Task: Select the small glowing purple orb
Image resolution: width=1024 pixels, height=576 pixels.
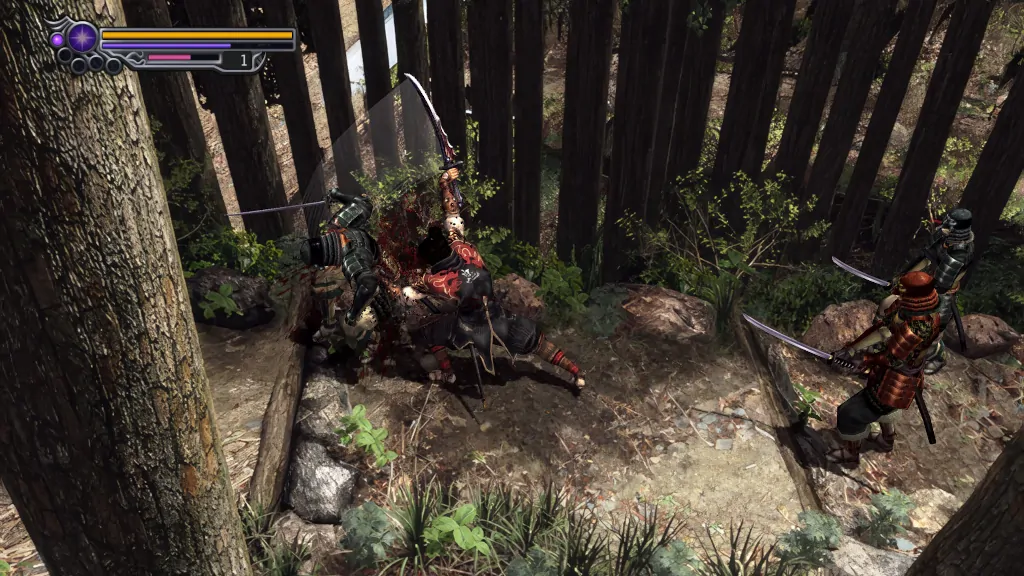Action: pyautogui.click(x=57, y=40)
